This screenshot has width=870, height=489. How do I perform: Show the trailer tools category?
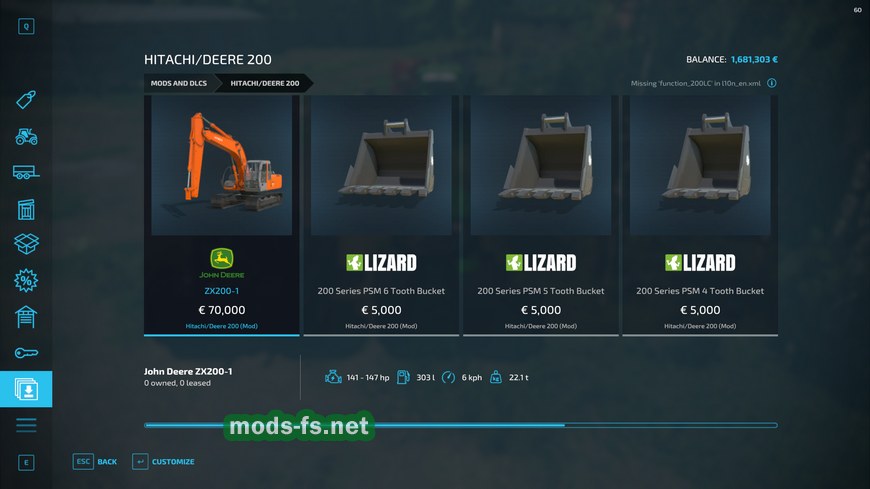point(26,172)
